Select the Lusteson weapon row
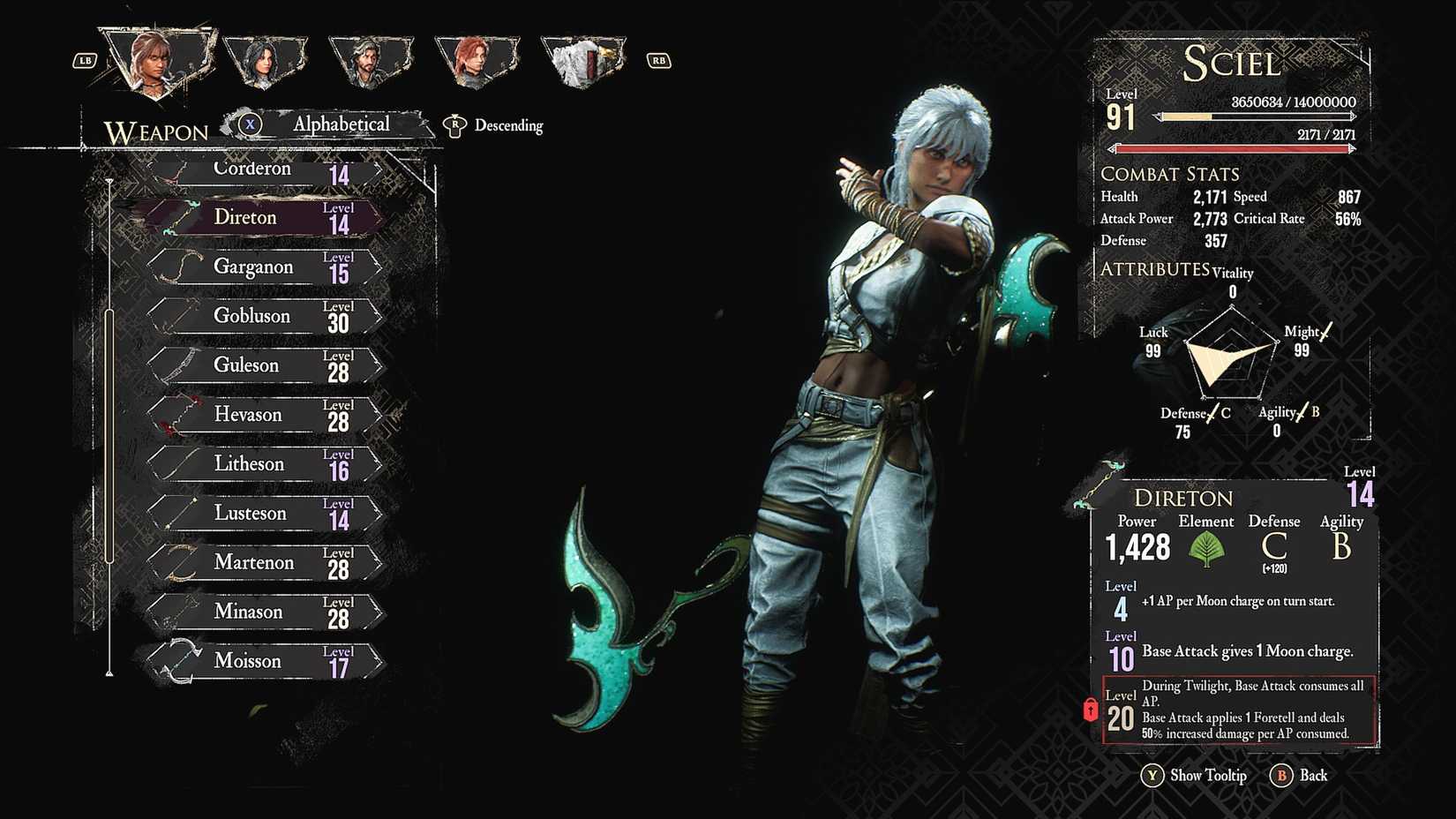 click(265, 514)
